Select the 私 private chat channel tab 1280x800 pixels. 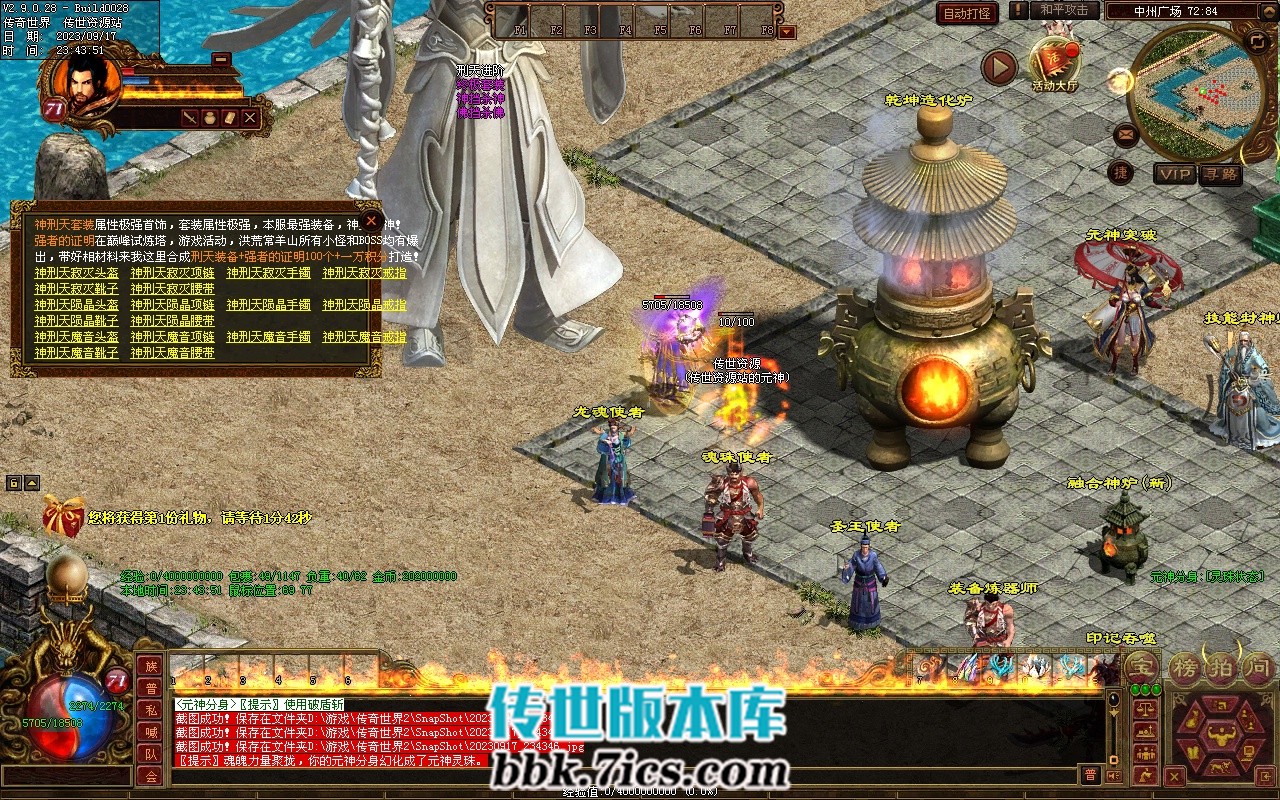click(150, 711)
